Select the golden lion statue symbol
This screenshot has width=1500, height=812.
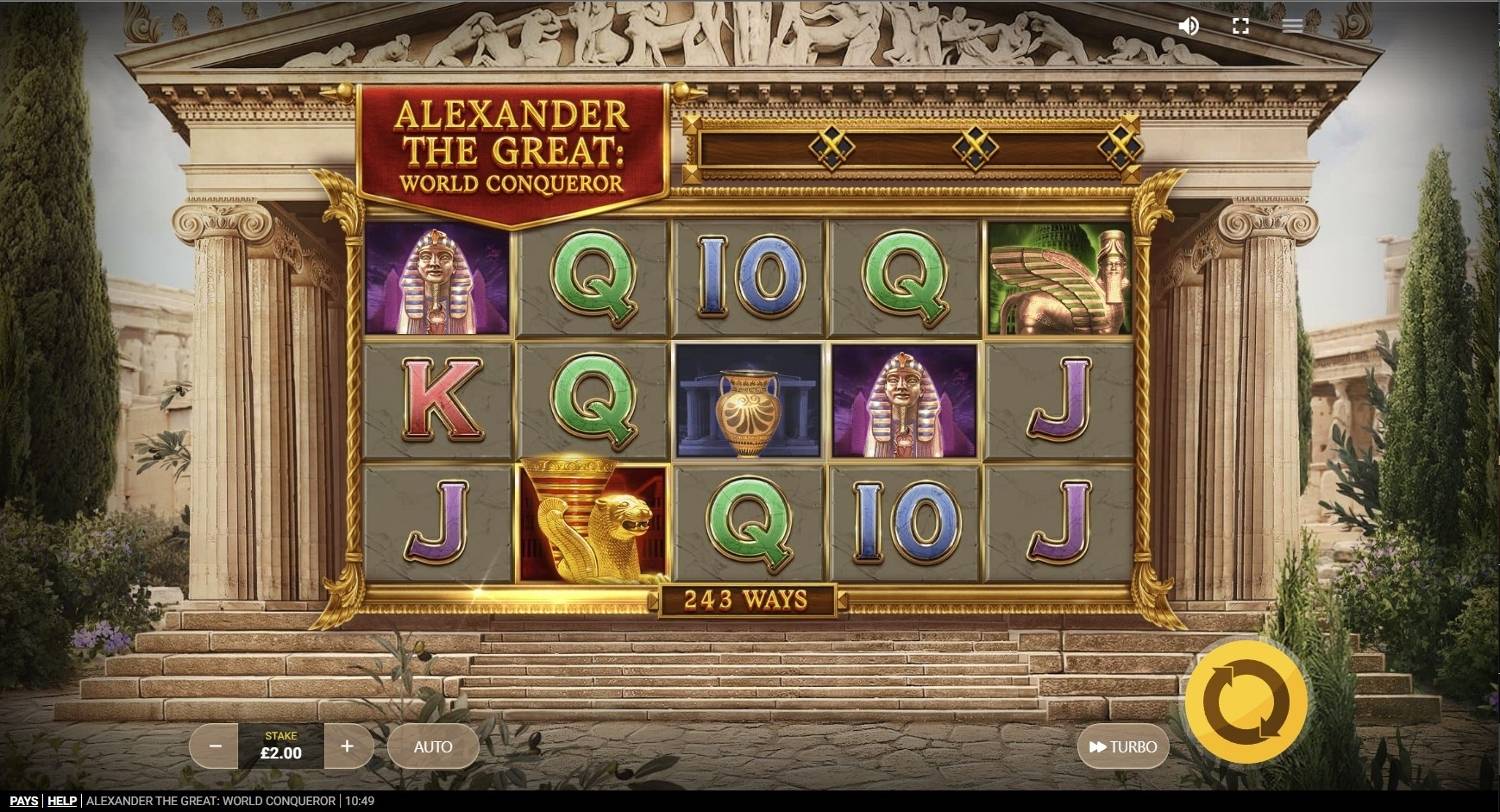click(590, 520)
